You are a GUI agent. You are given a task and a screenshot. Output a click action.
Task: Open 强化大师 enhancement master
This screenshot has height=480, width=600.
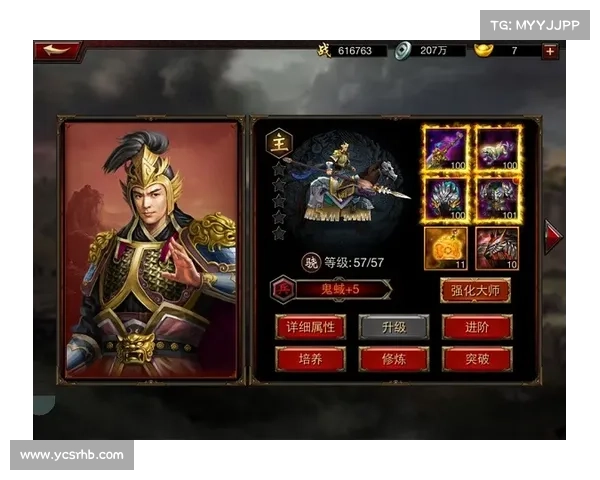(475, 290)
